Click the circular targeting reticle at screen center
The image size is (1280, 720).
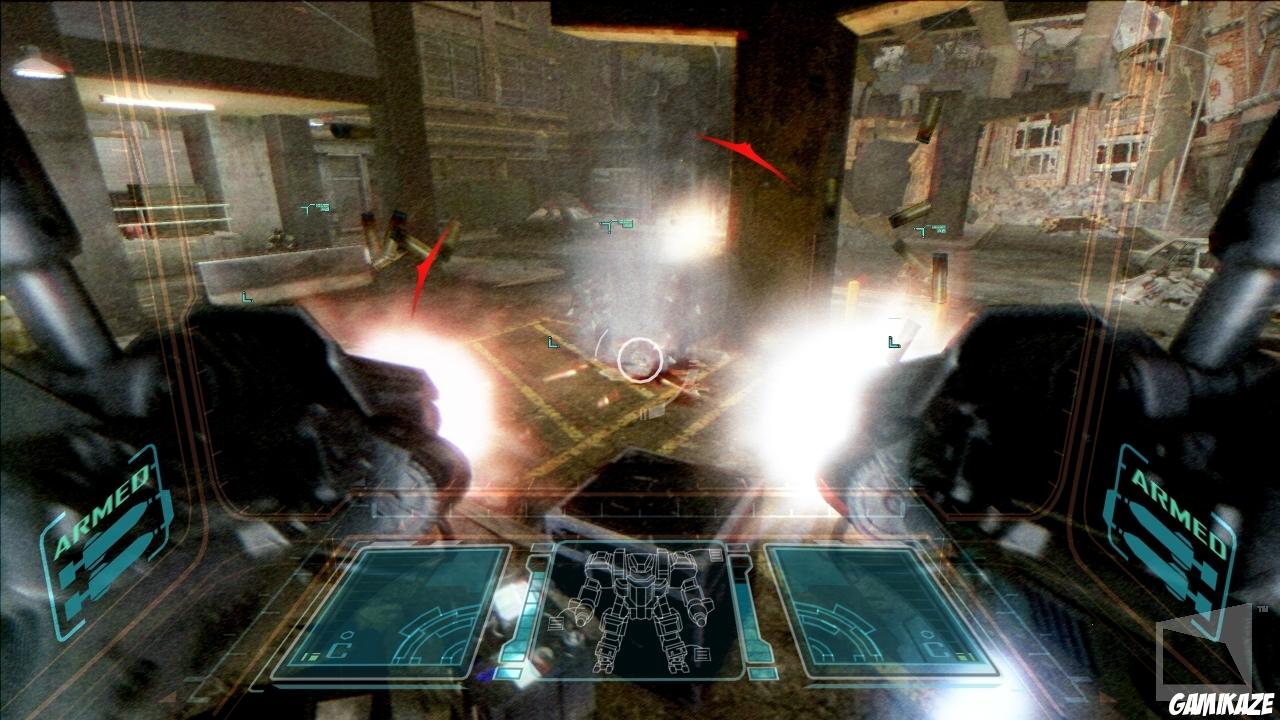638,360
